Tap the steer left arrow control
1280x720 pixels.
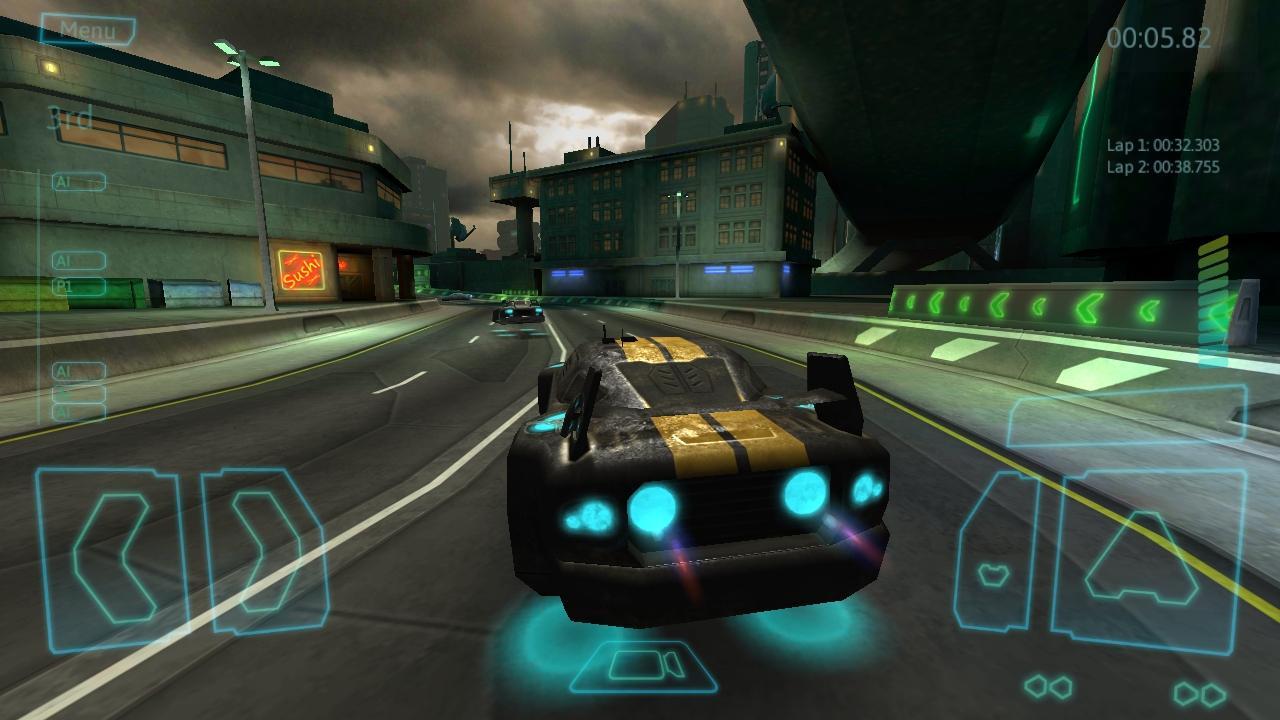coord(111,557)
